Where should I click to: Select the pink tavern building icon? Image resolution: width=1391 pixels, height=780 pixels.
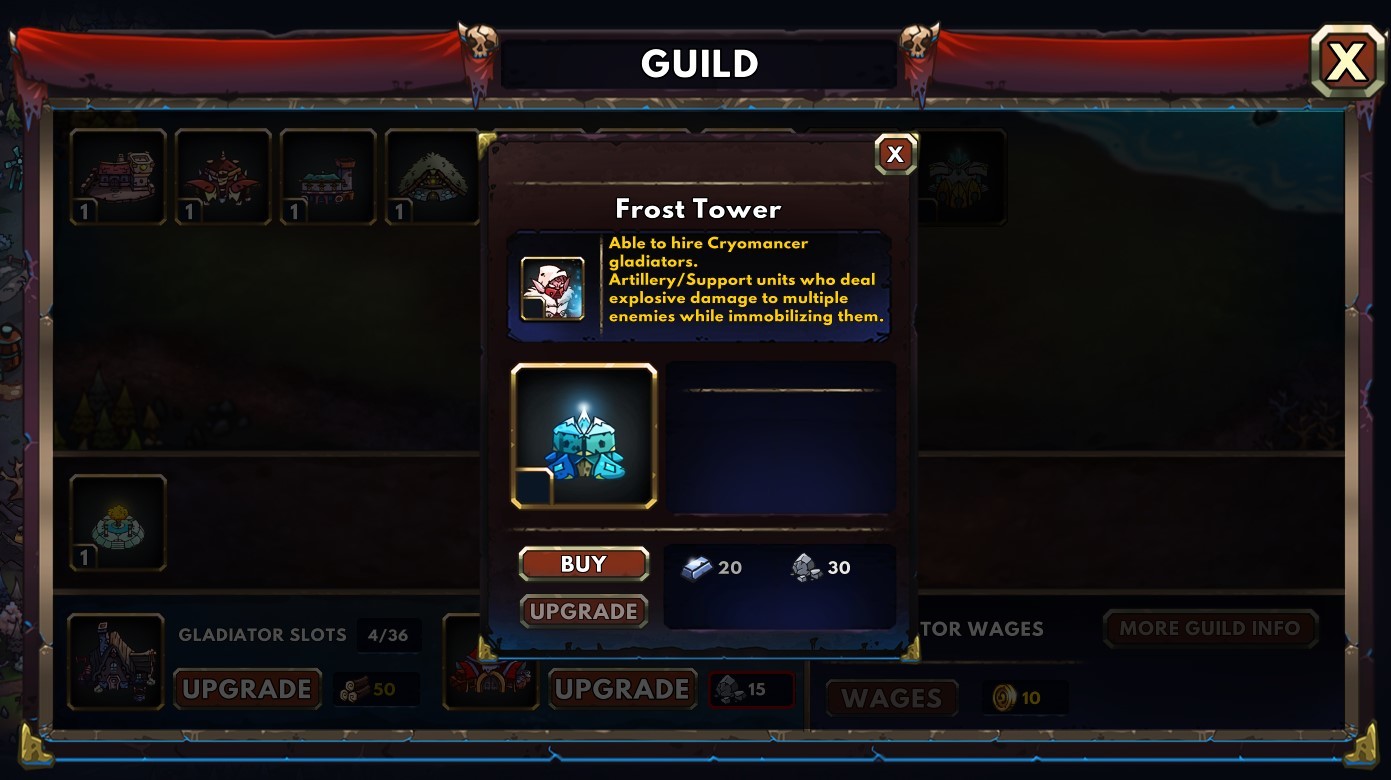pos(117,176)
